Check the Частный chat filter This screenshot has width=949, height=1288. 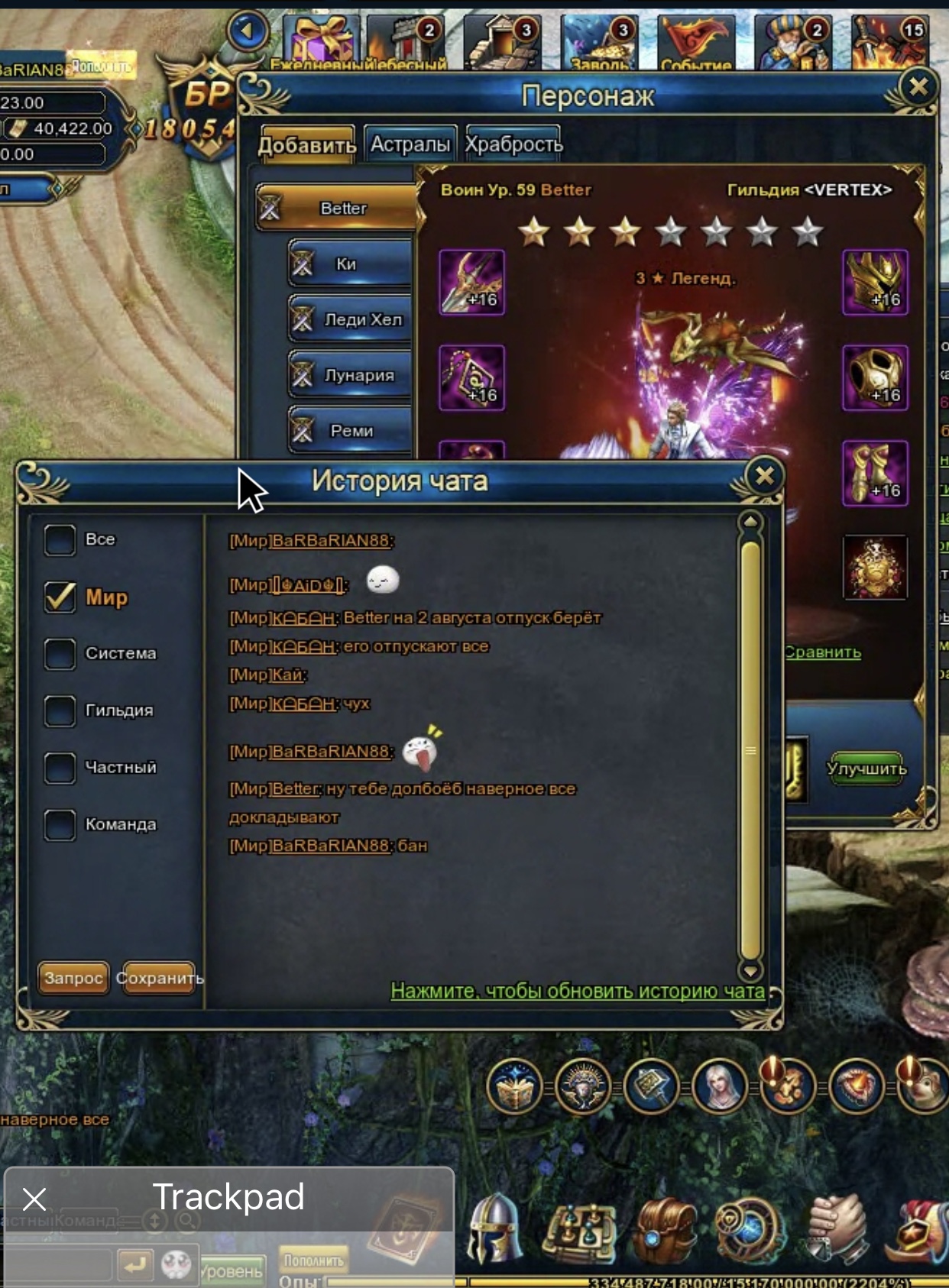(x=60, y=768)
